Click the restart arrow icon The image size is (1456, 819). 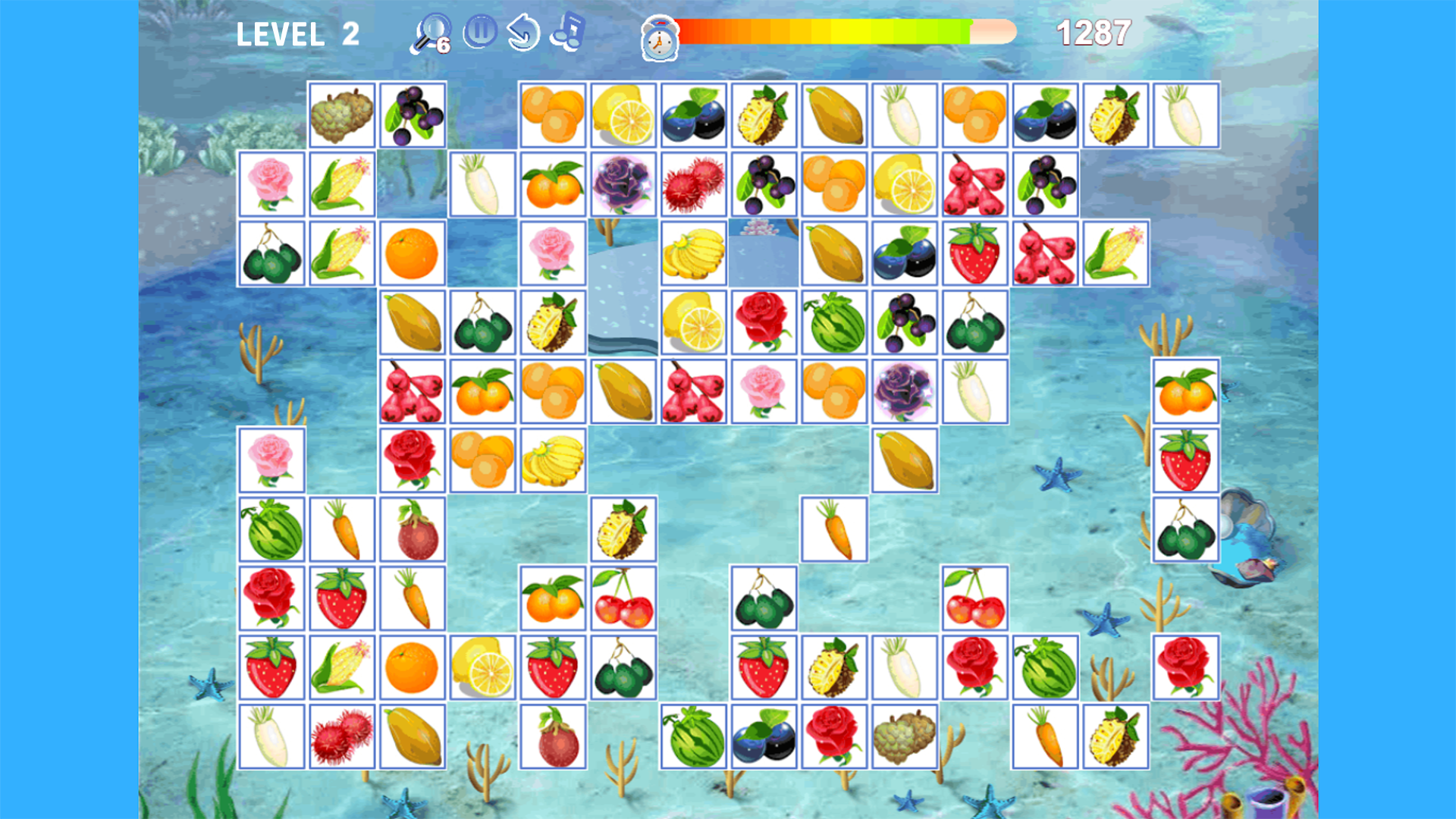[523, 31]
